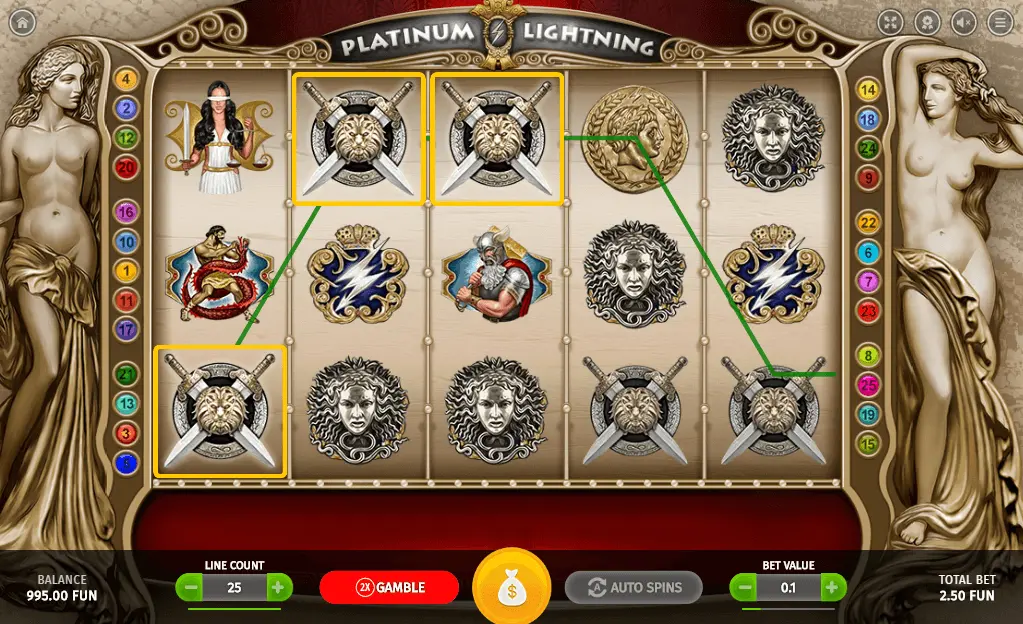Open the hamburger menu
1023x624 pixels.
pyautogui.click(x=1000, y=22)
